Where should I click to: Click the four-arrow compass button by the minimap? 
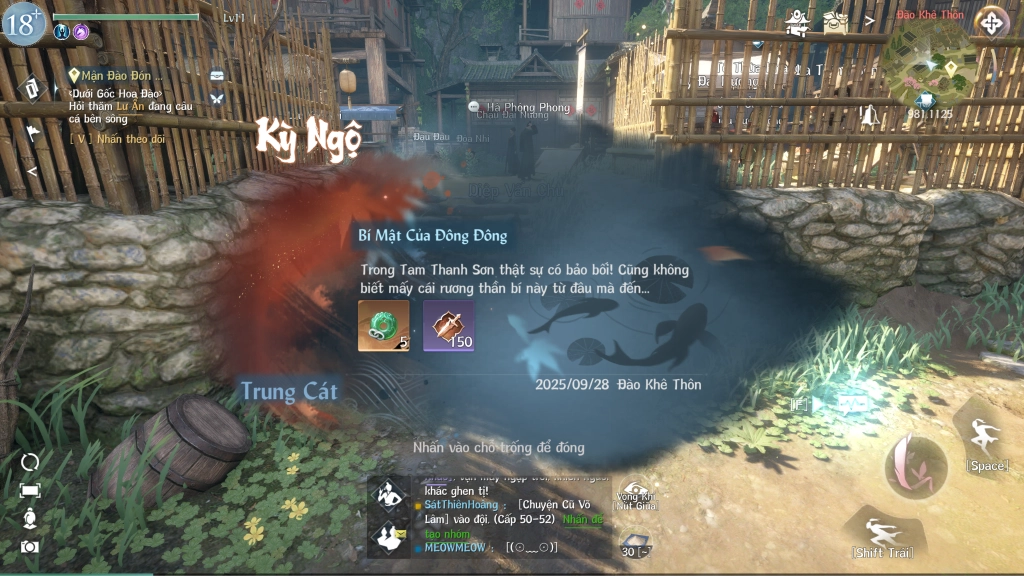pos(991,22)
